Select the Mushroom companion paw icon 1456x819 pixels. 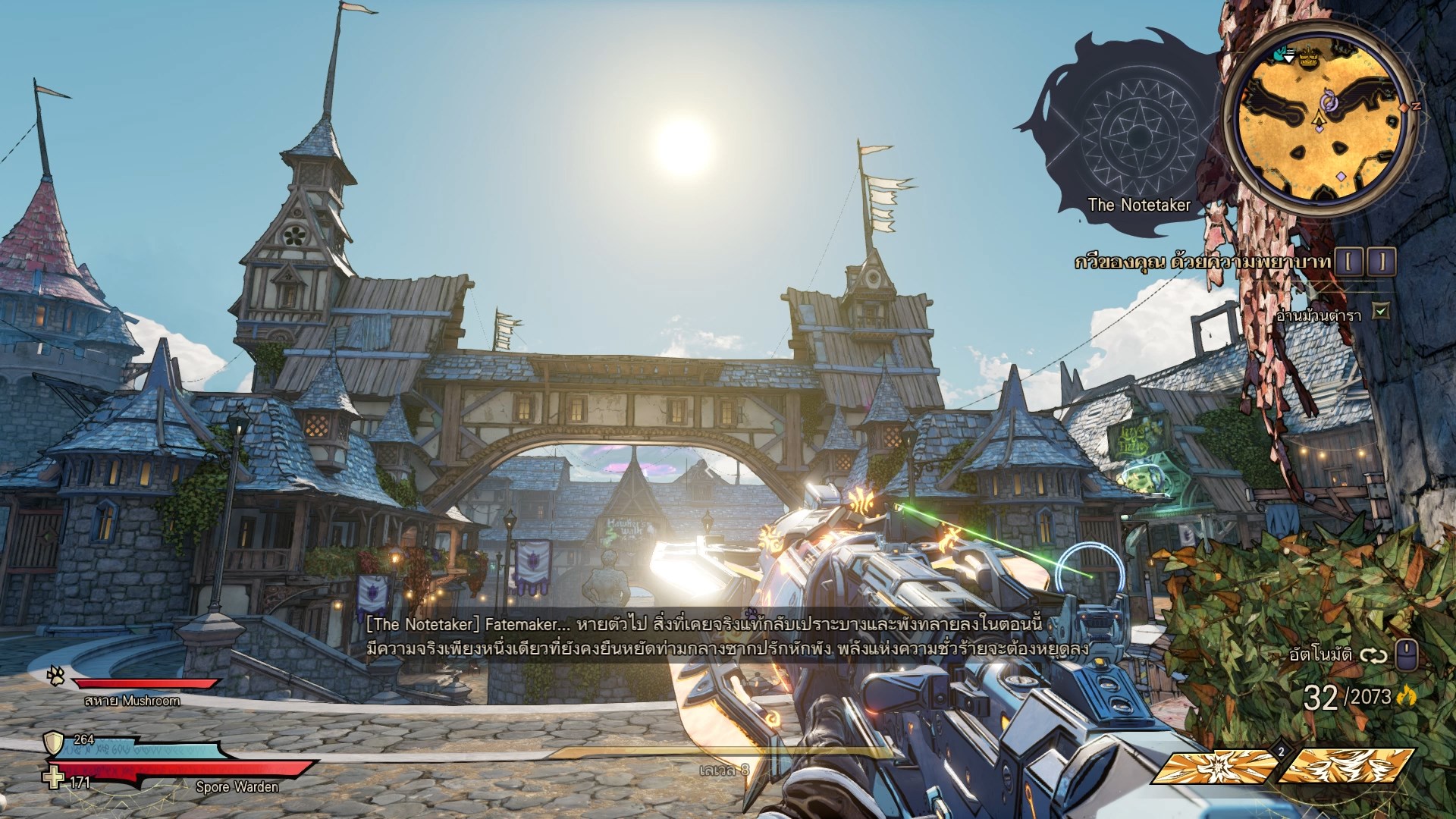click(x=56, y=673)
